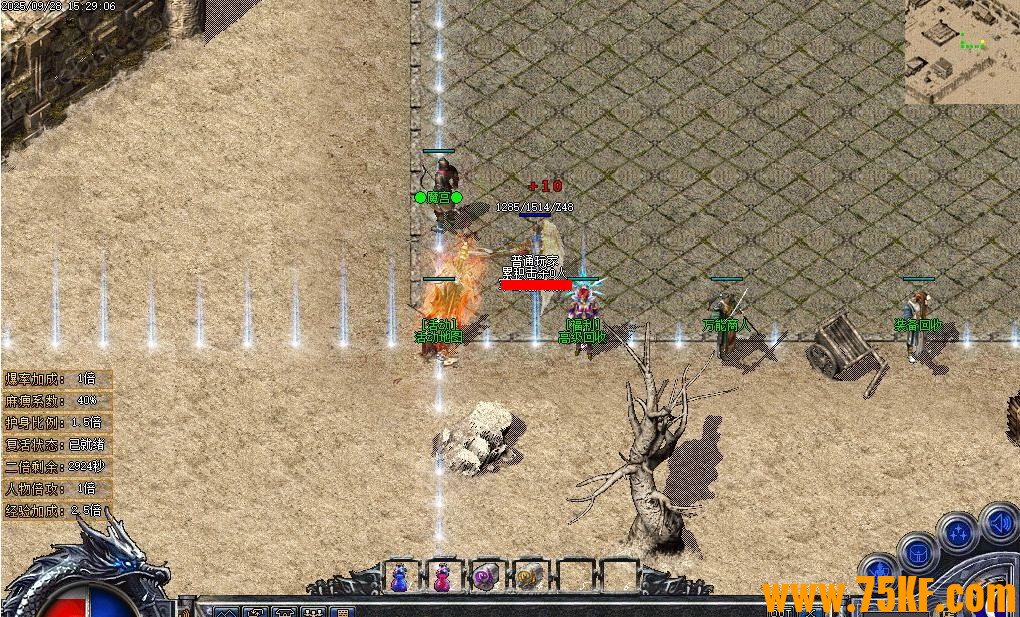Image resolution: width=1020 pixels, height=617 pixels.
Task: Toggle the sound speaker button
Action: click(998, 521)
